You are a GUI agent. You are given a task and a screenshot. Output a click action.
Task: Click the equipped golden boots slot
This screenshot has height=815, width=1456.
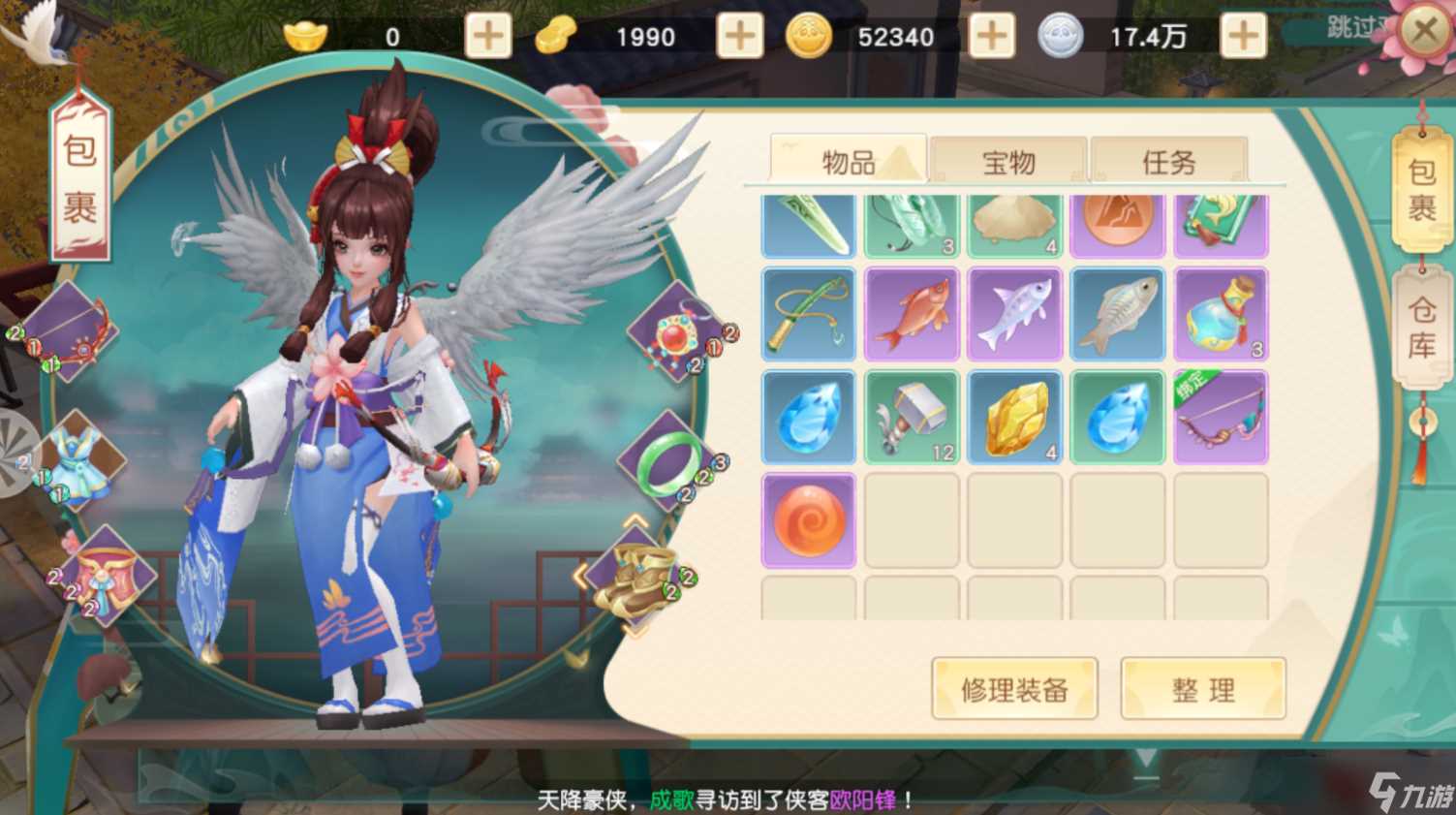tap(639, 583)
